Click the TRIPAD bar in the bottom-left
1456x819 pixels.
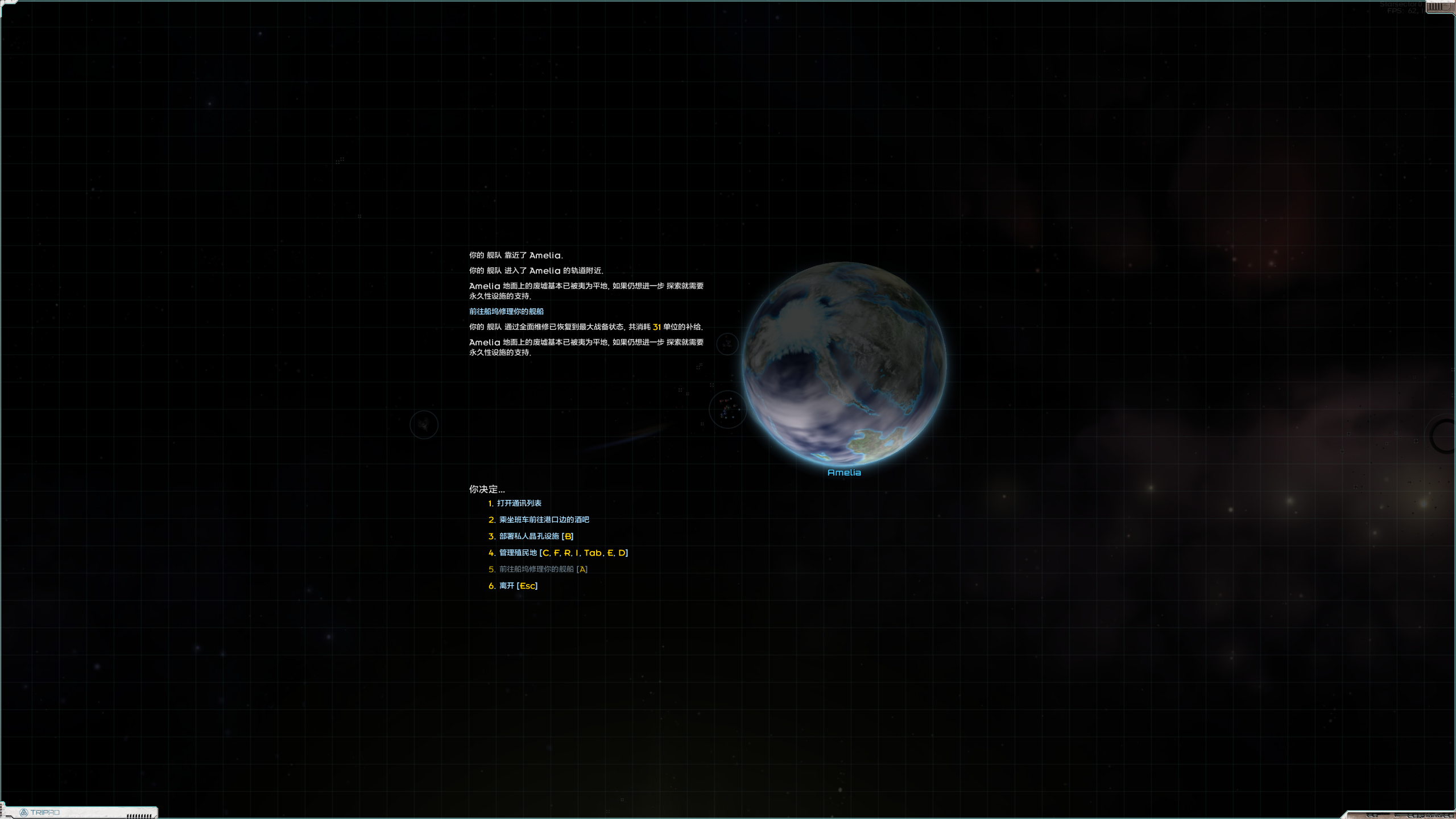click(x=80, y=812)
